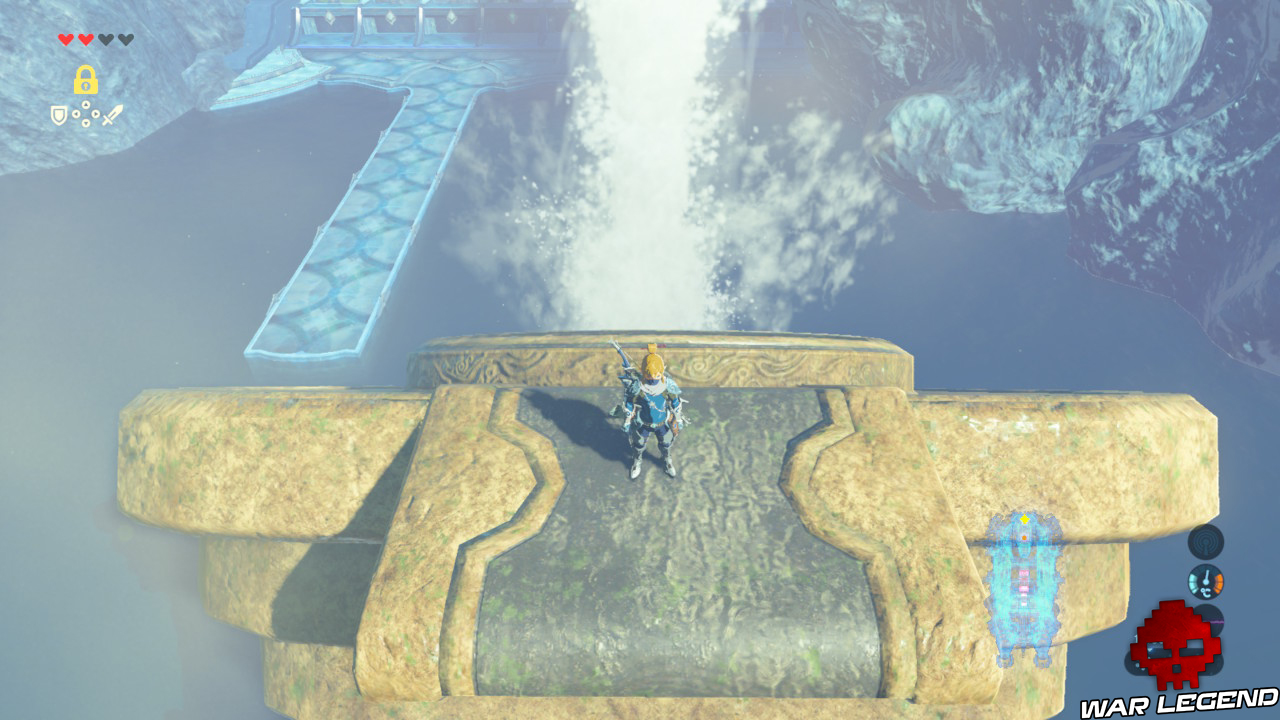The image size is (1280, 720).
Task: Toggle the left arrow of the d-pad widget
Action: (76, 113)
